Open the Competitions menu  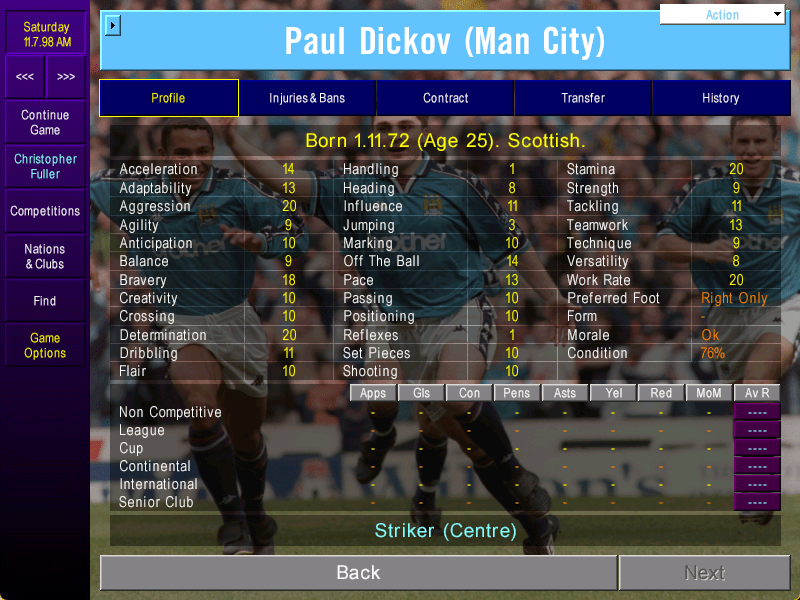point(45,211)
